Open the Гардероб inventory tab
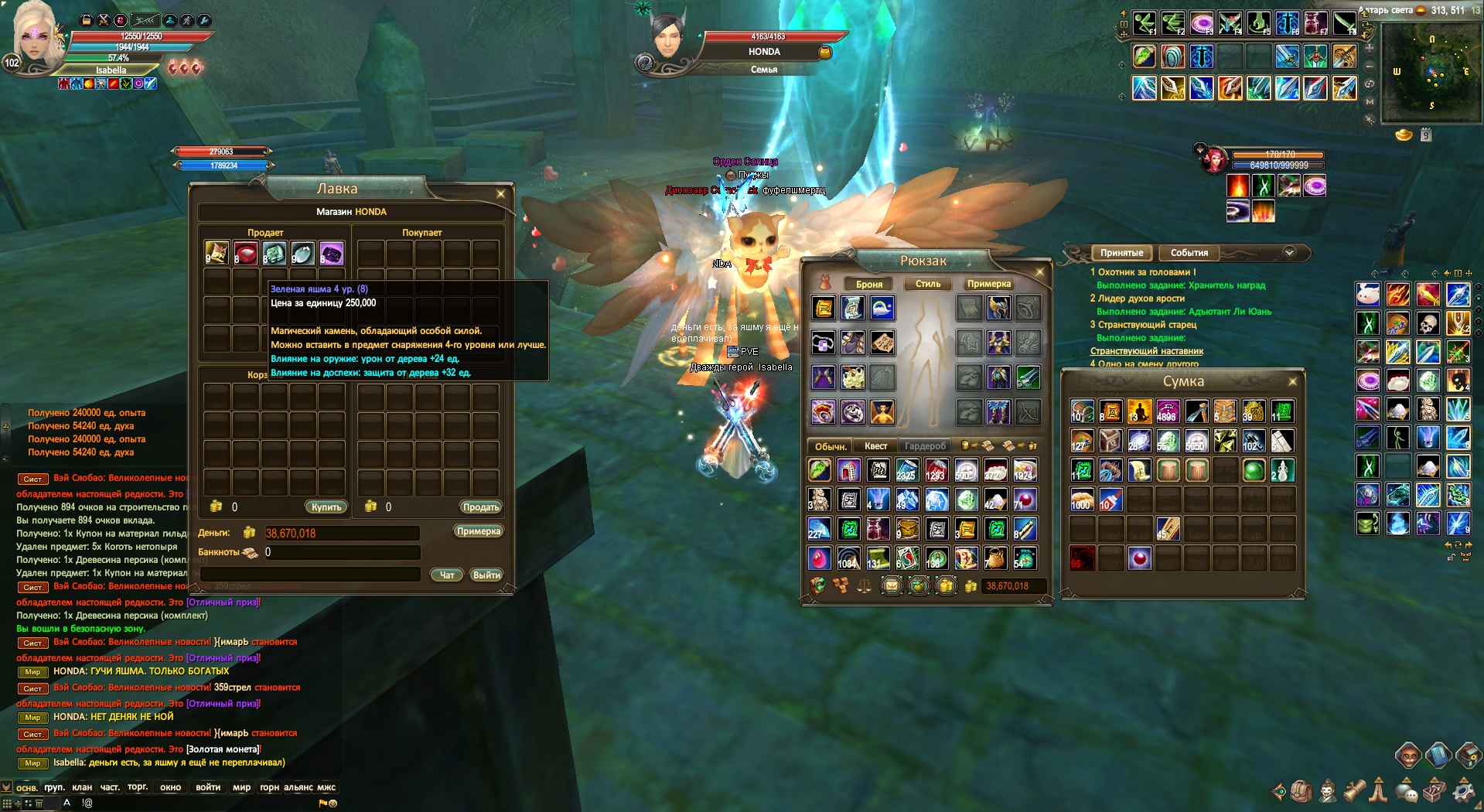 [925, 446]
